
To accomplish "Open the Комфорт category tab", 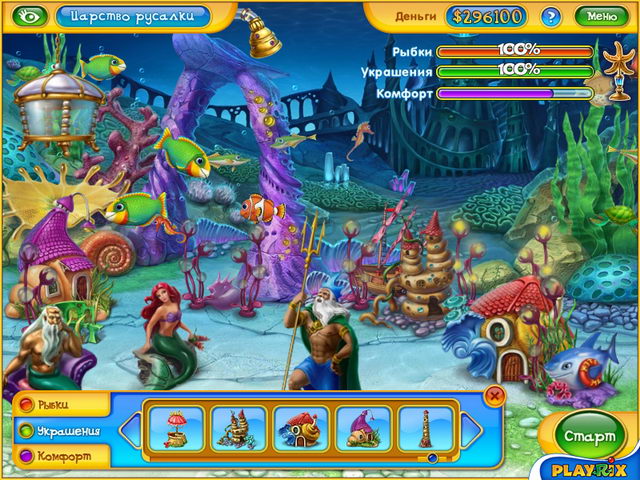I will (57, 456).
